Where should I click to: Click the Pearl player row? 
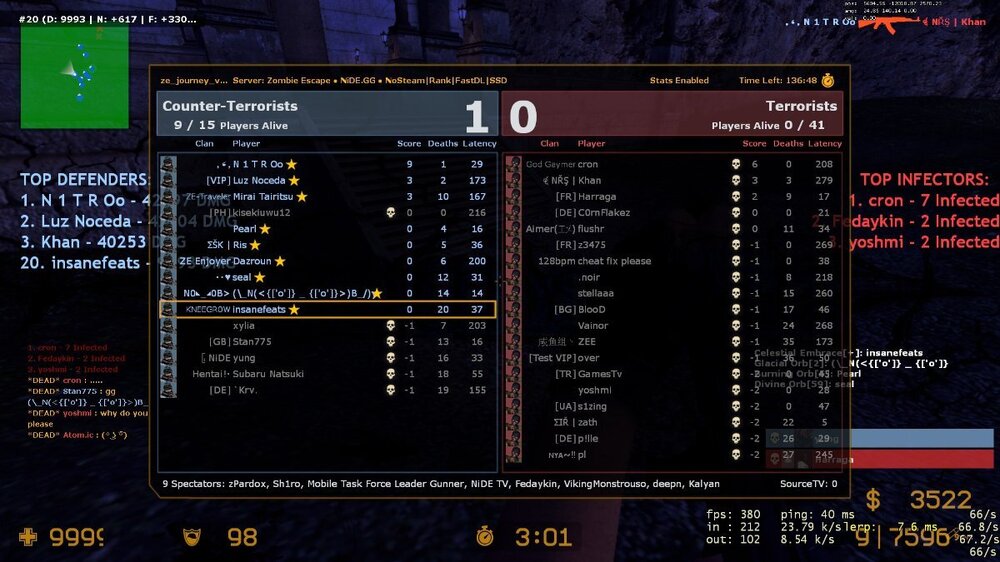tap(328, 229)
